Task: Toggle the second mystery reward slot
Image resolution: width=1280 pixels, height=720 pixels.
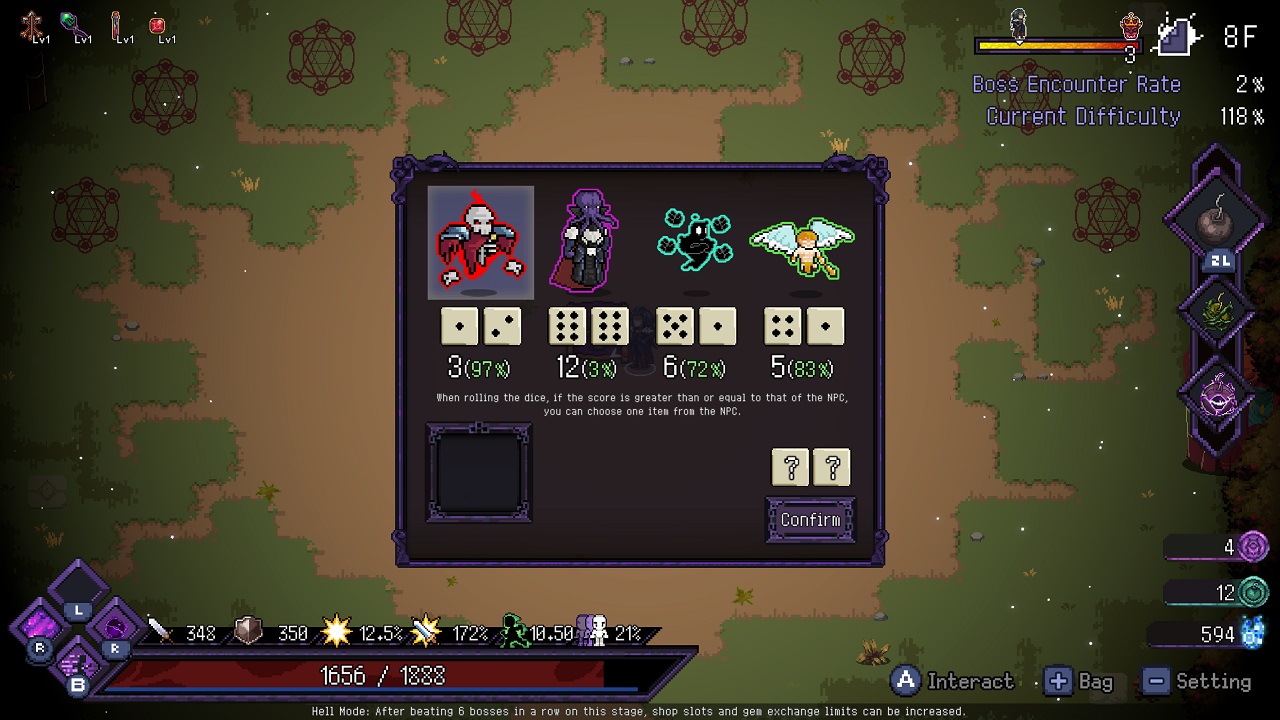Action: (x=832, y=467)
